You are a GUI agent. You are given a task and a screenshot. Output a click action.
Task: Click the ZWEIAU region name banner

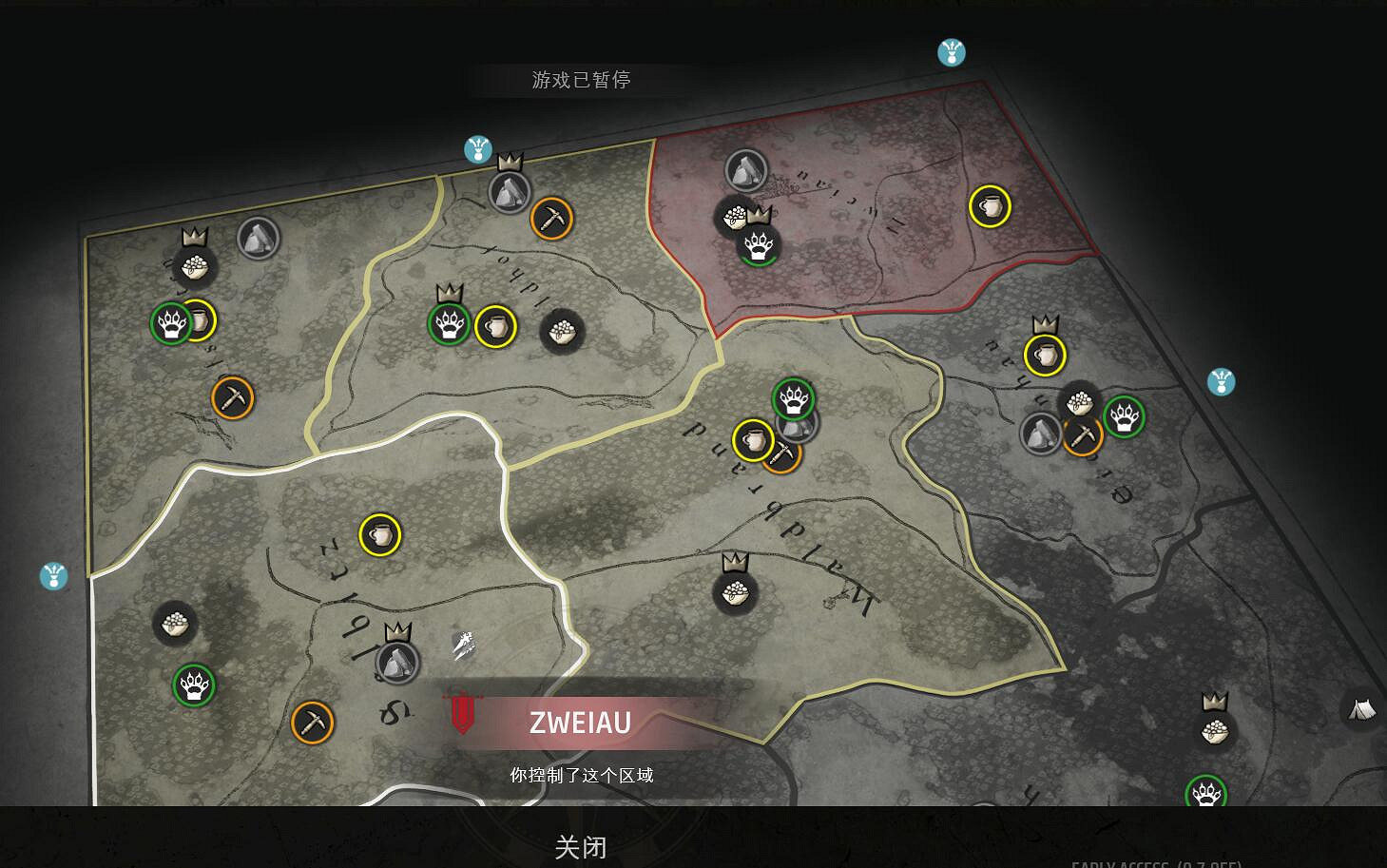tap(580, 723)
